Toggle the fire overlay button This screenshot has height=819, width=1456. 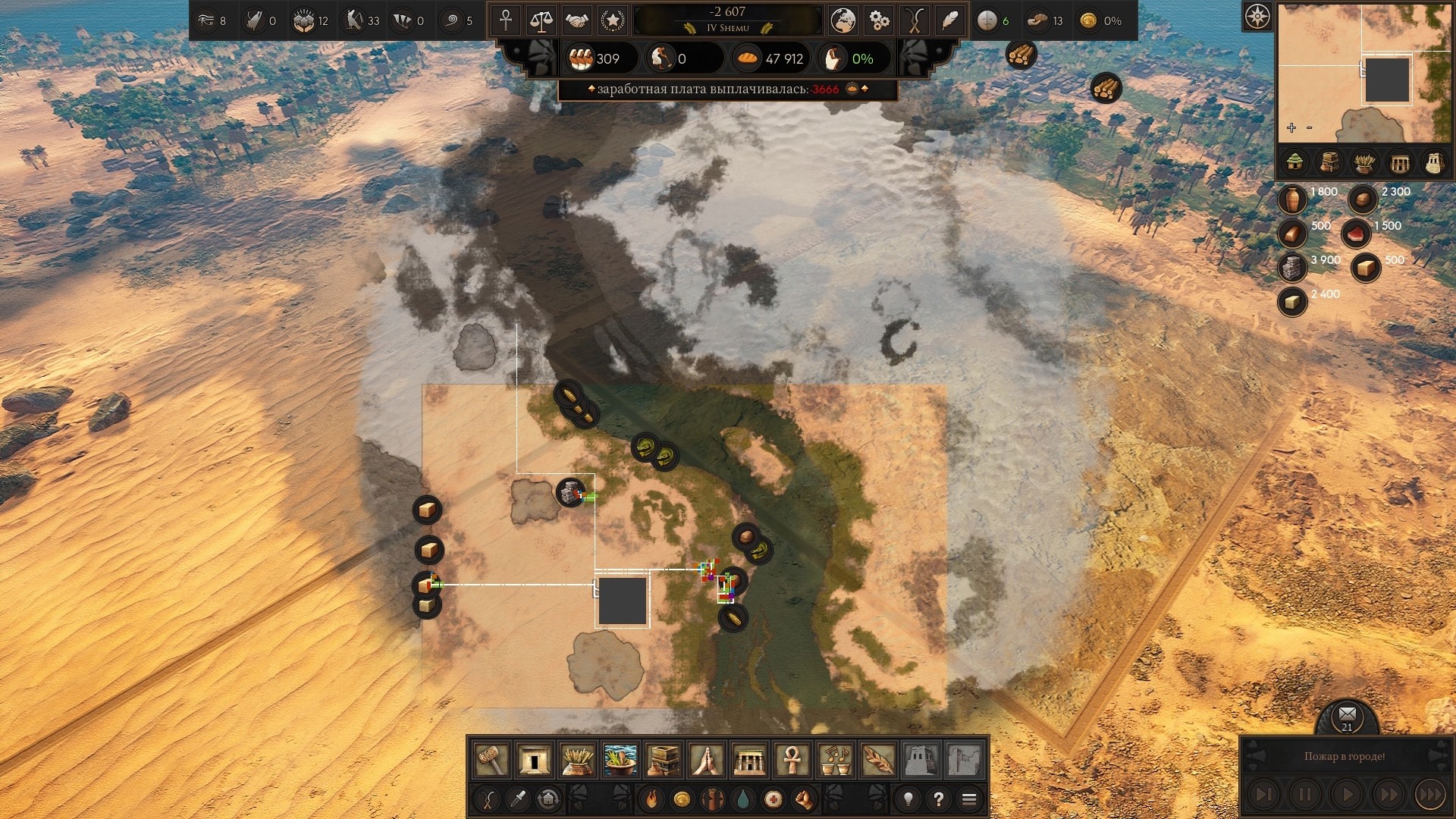pos(651,799)
